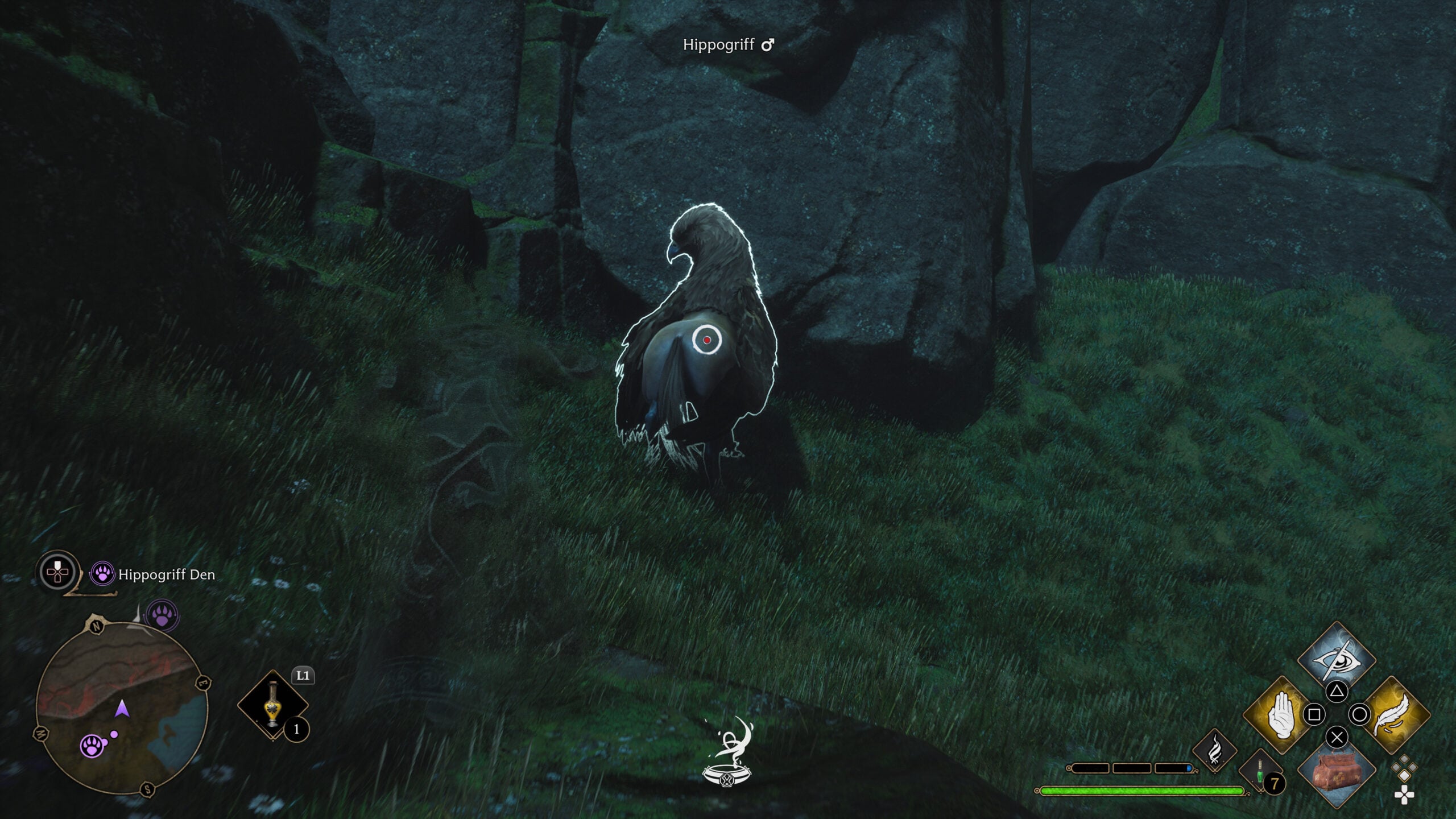This screenshot has height=819, width=1456.
Task: Trigger the Ancient Magic flame icon
Action: (x=1215, y=750)
